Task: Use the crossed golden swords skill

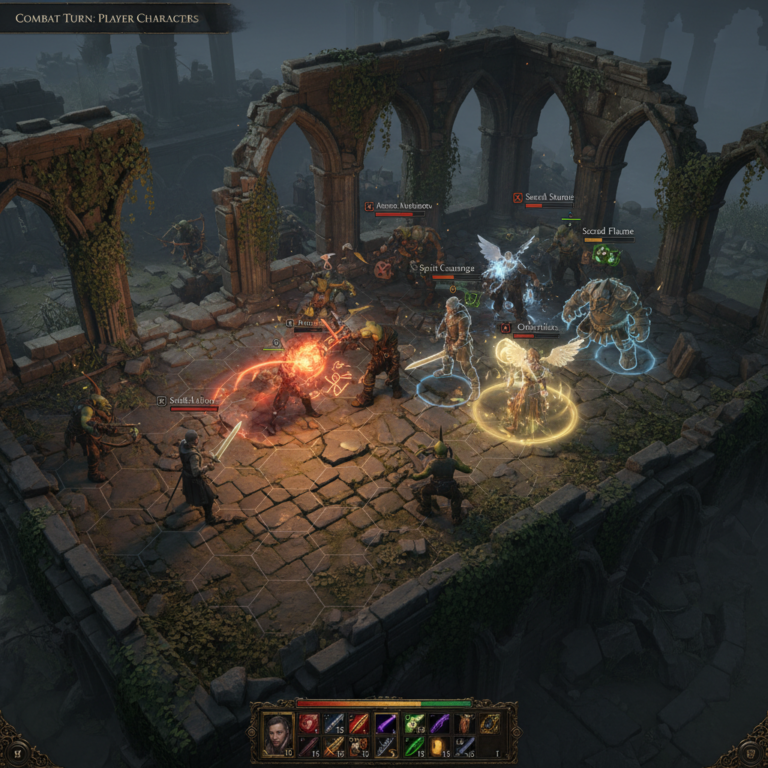Action: pos(334,748)
